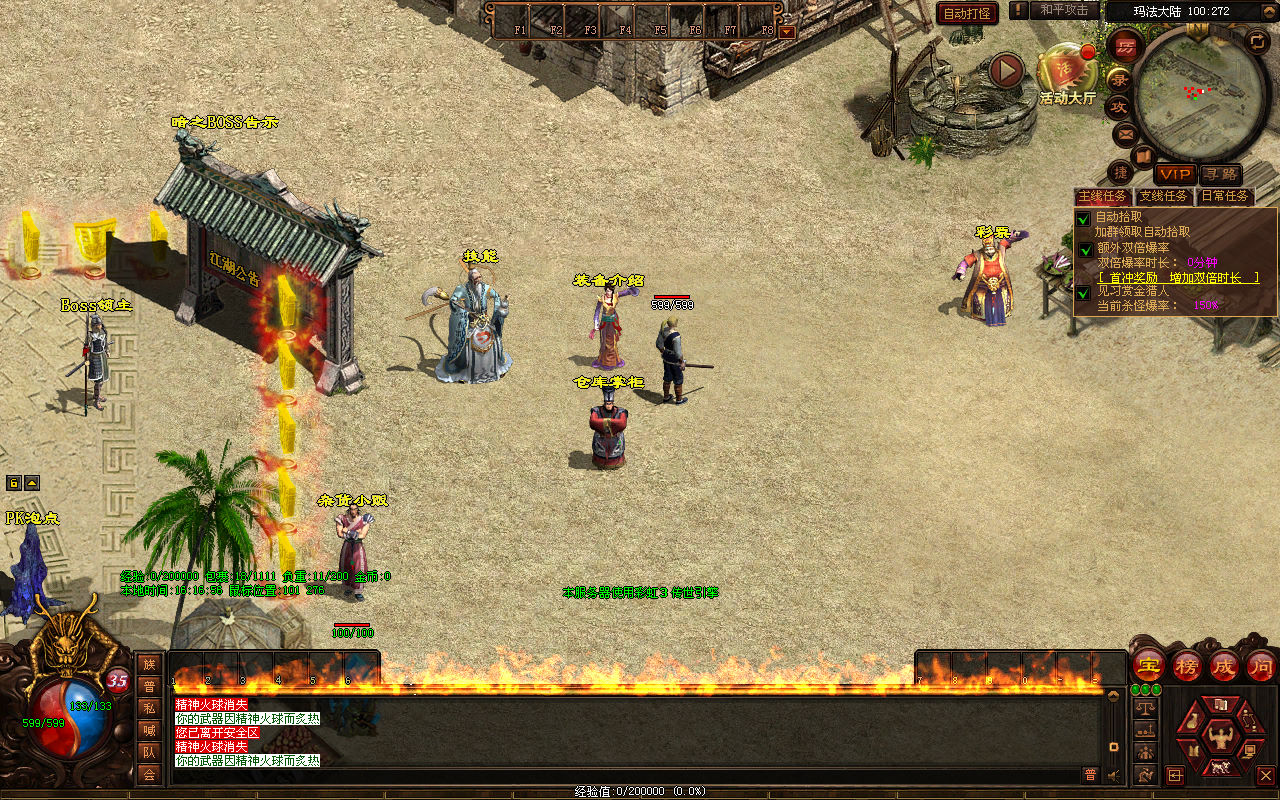Select the 族 clan chat channel
The height and width of the screenshot is (800, 1280).
click(x=149, y=664)
